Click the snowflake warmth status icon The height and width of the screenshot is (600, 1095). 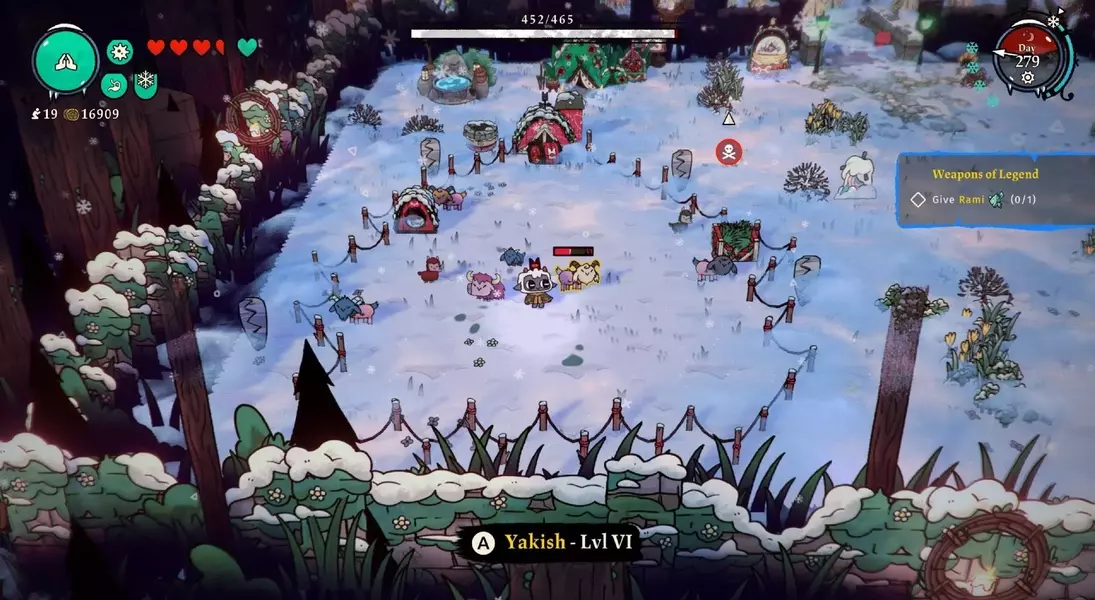145,82
